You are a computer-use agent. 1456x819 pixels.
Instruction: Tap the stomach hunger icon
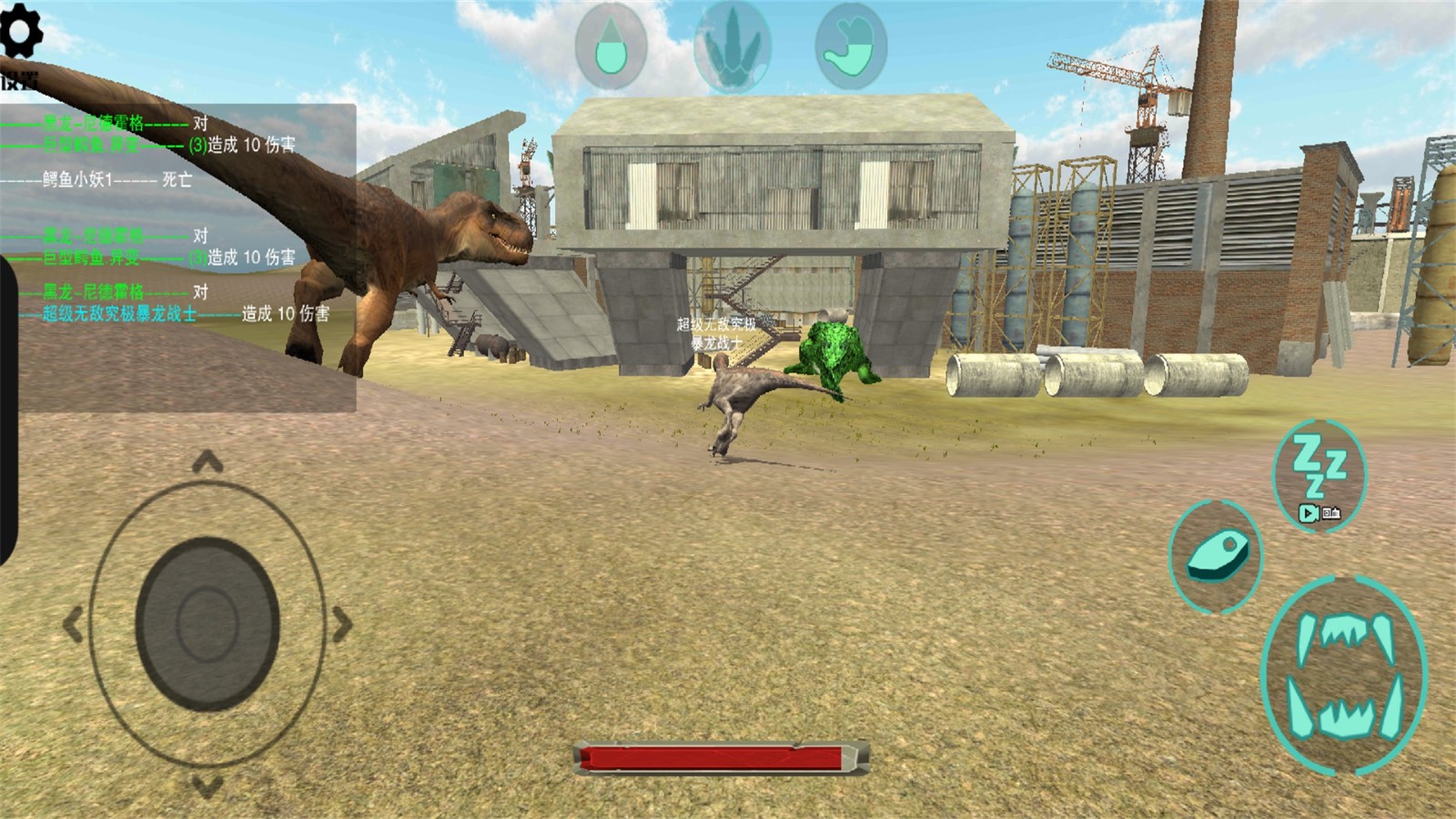(851, 46)
